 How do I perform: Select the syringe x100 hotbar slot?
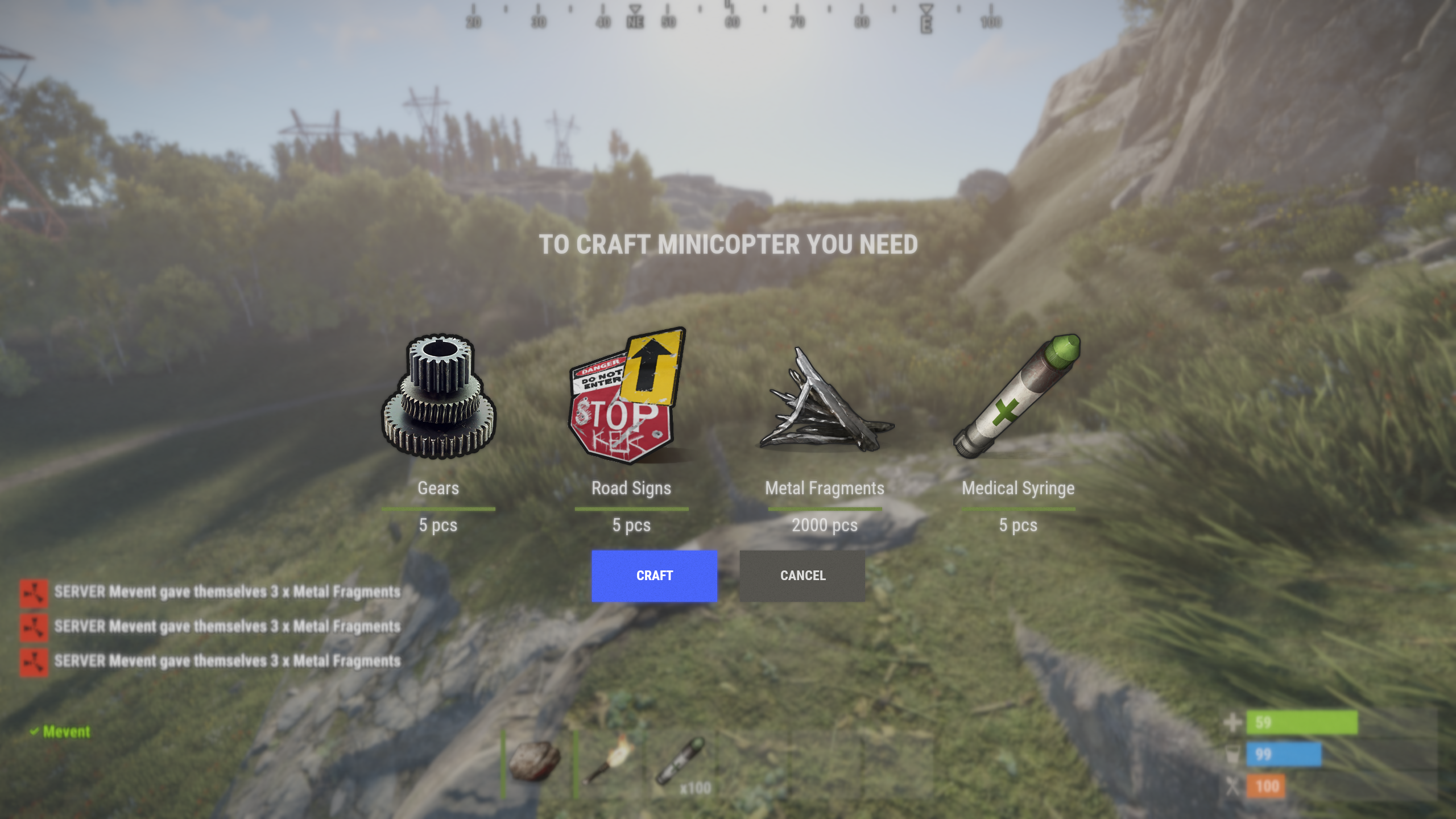click(x=681, y=762)
